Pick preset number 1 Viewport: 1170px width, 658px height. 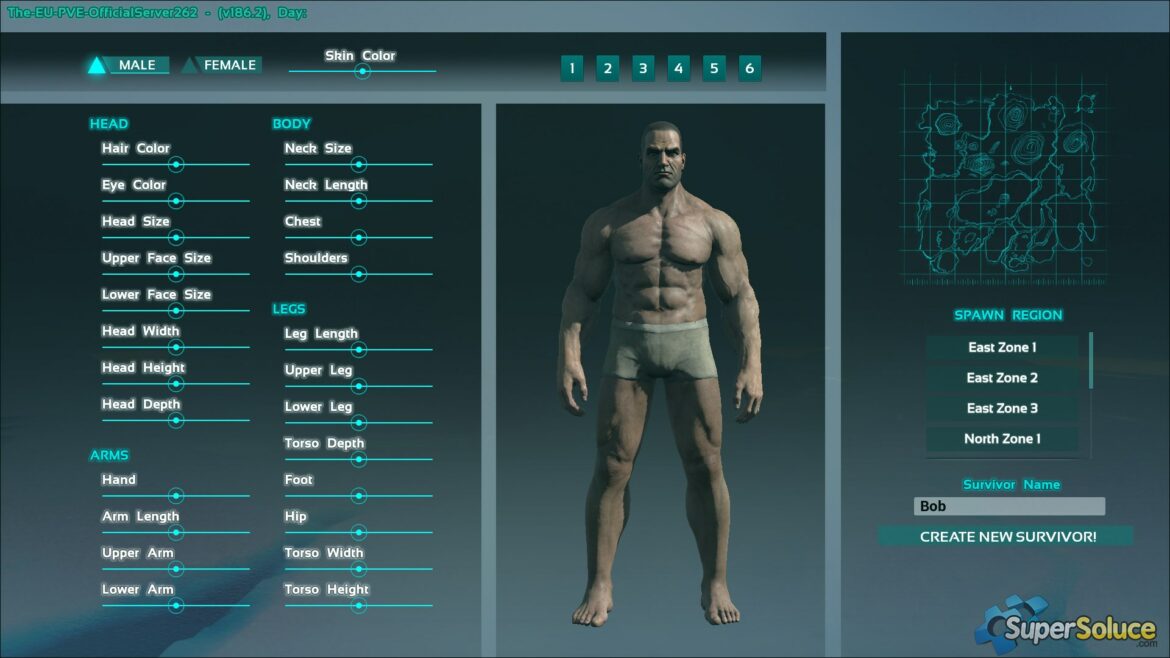click(x=572, y=68)
